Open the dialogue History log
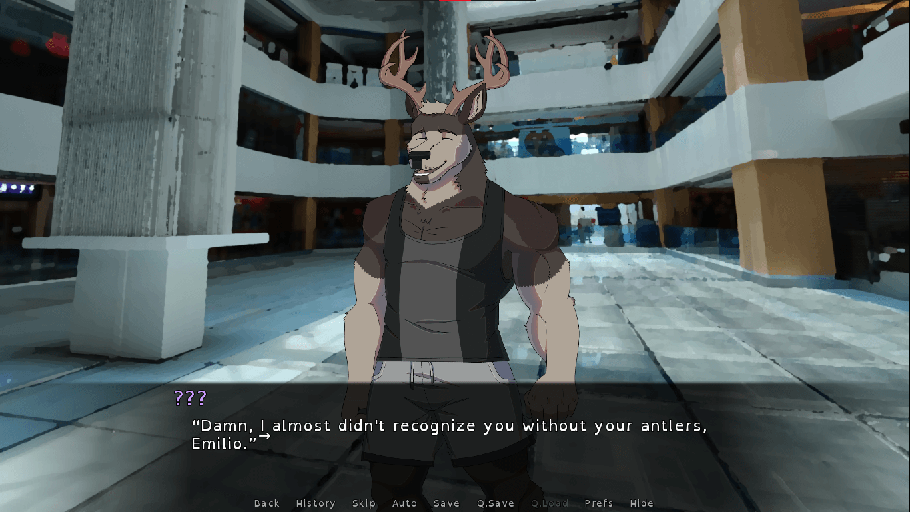Image resolution: width=910 pixels, height=512 pixels. 315,503
